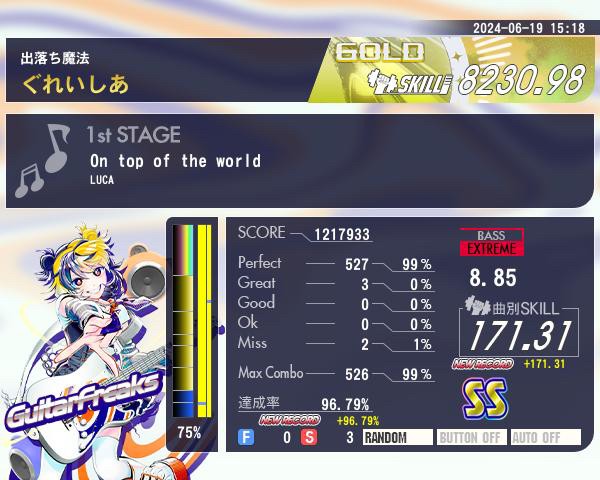The width and height of the screenshot is (600, 480).
Task: Open the On top of the world song panel
Action: (300, 161)
